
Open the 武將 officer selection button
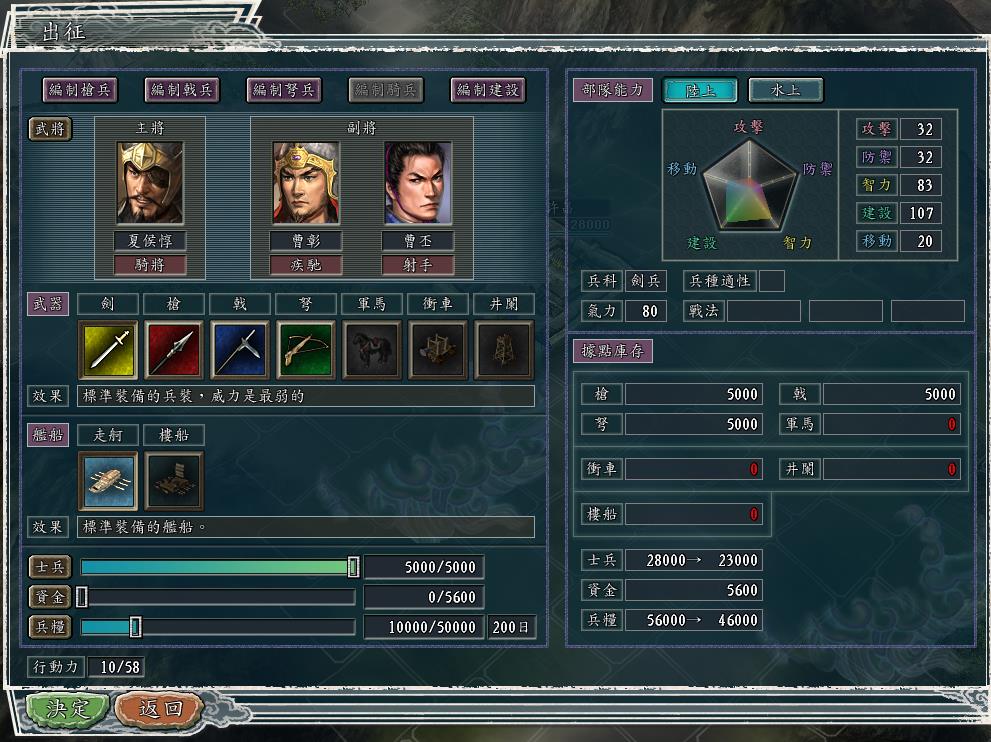(x=49, y=129)
